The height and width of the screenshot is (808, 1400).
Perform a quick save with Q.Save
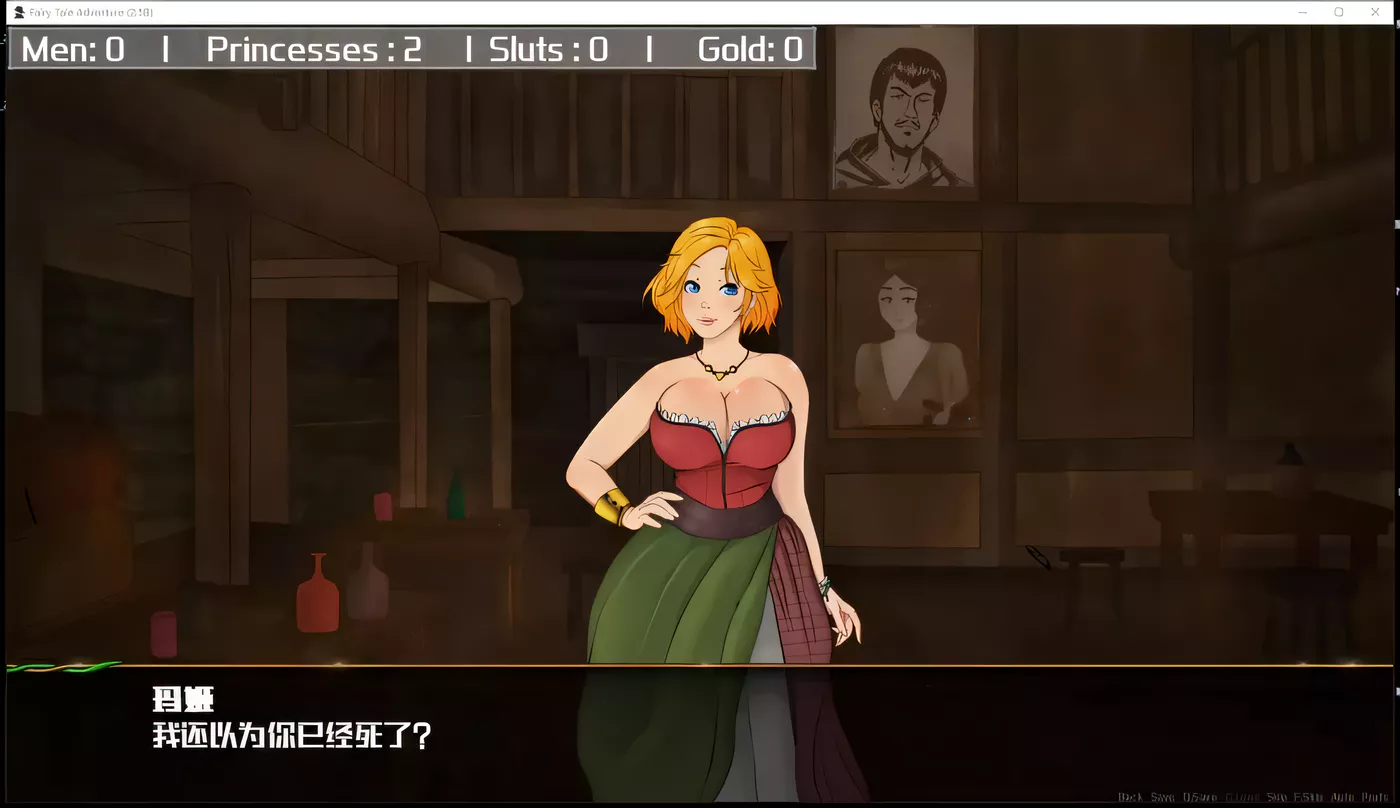pos(1202,797)
